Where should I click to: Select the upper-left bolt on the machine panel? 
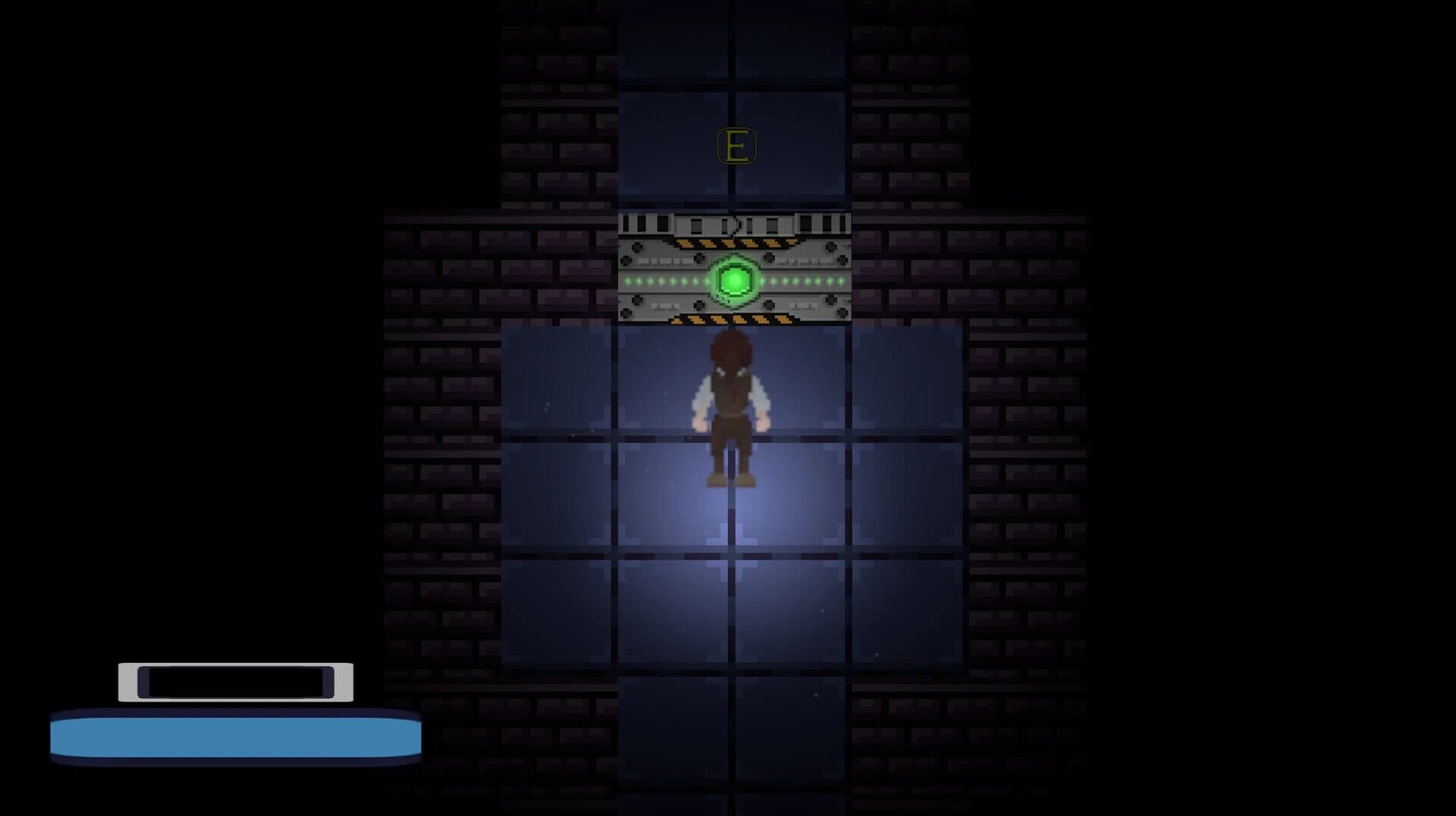(x=638, y=246)
